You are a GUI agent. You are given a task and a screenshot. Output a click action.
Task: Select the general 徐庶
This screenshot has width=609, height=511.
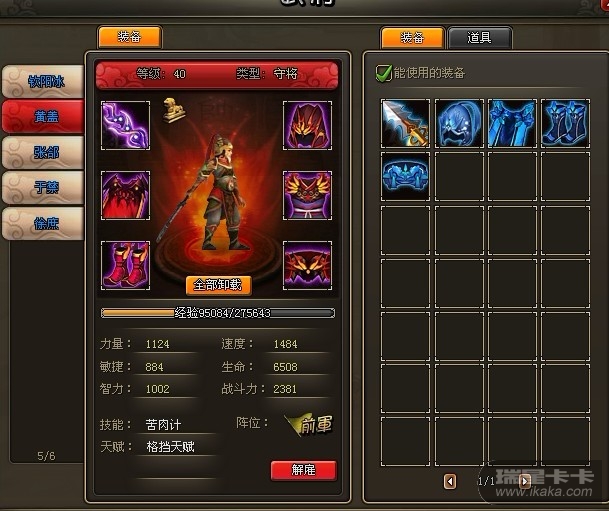click(42, 223)
